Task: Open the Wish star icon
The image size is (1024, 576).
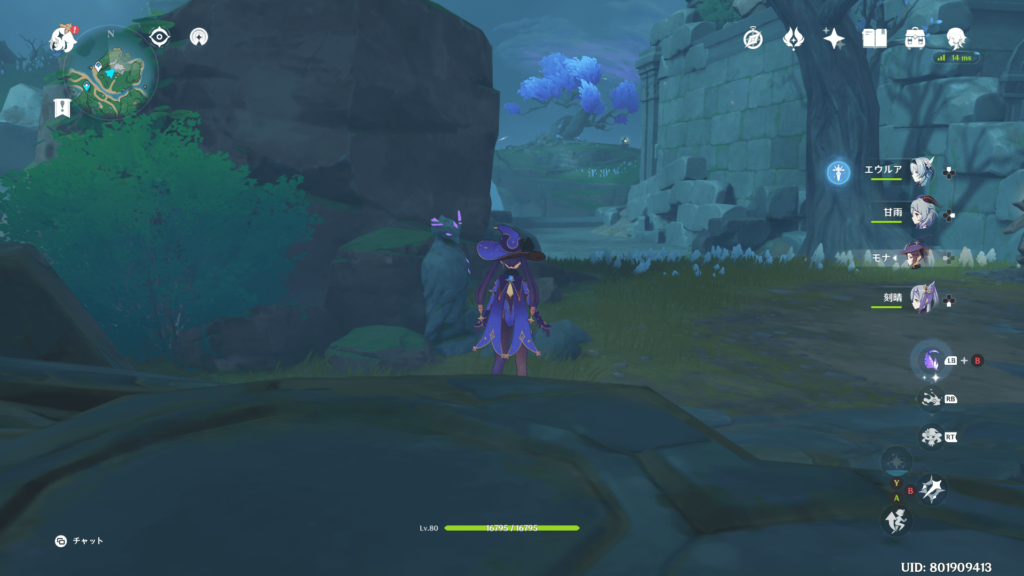Action: (834, 38)
